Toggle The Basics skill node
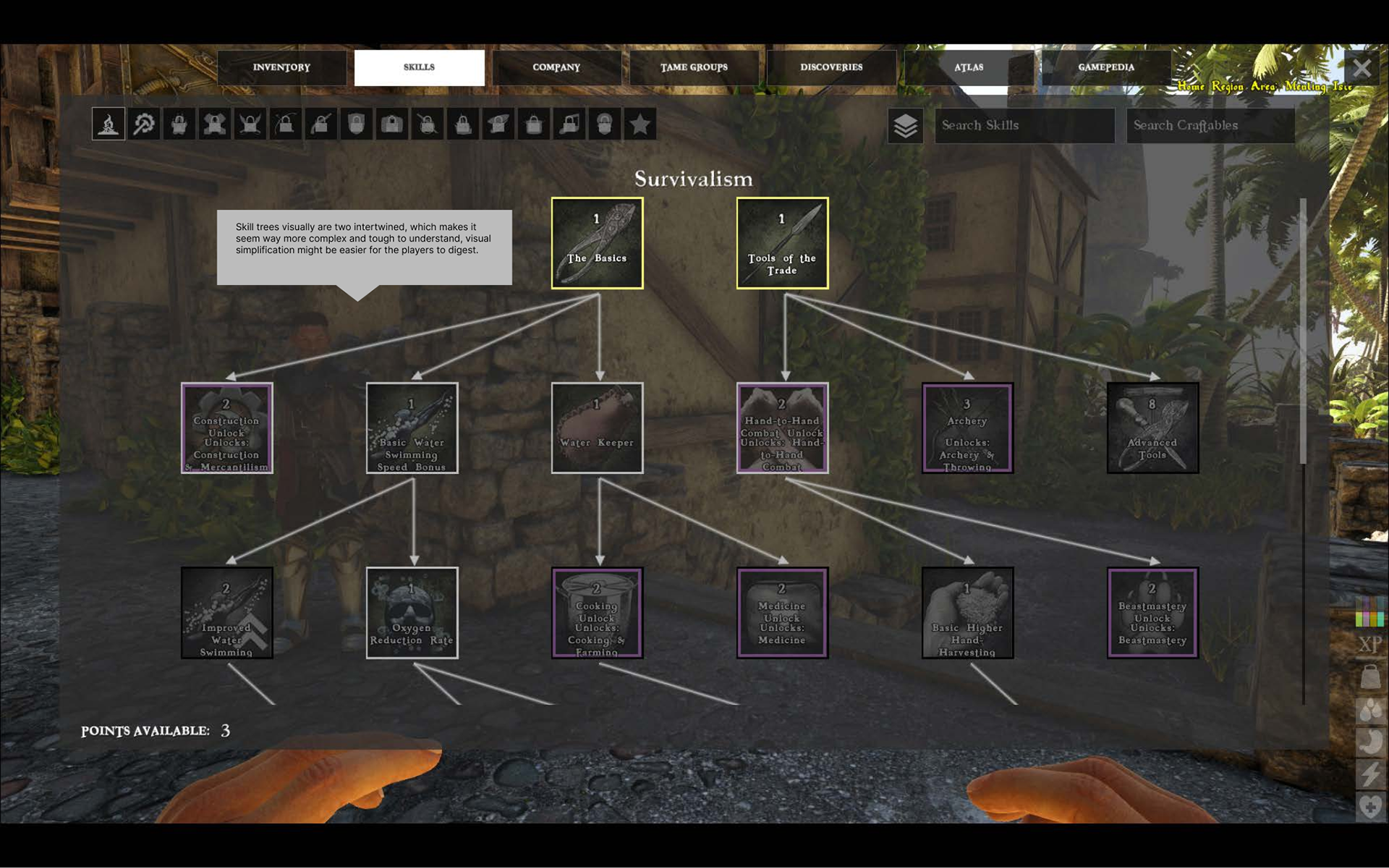 pyautogui.click(x=598, y=242)
